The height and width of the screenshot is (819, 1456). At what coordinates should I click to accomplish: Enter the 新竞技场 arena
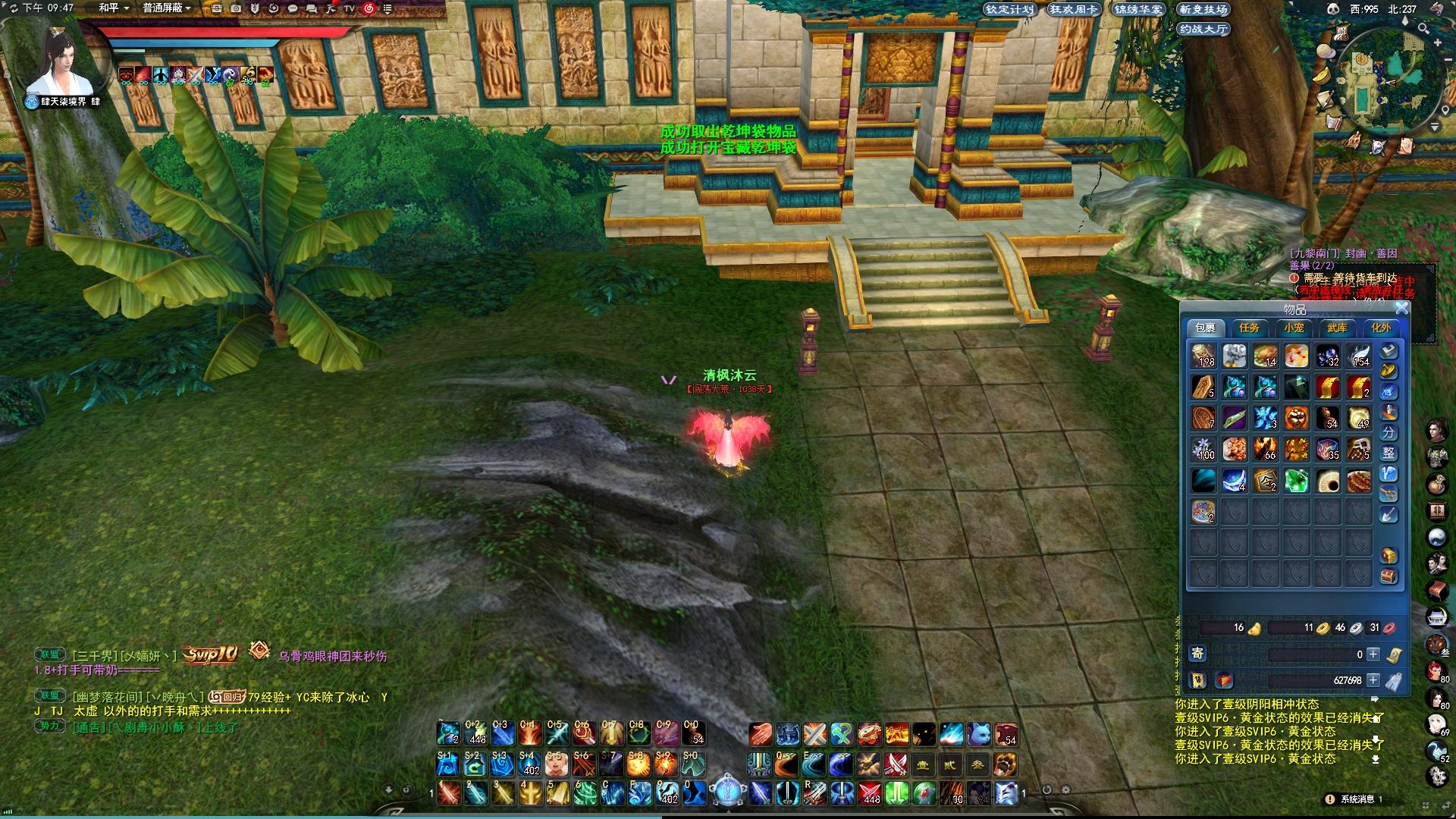1203,9
